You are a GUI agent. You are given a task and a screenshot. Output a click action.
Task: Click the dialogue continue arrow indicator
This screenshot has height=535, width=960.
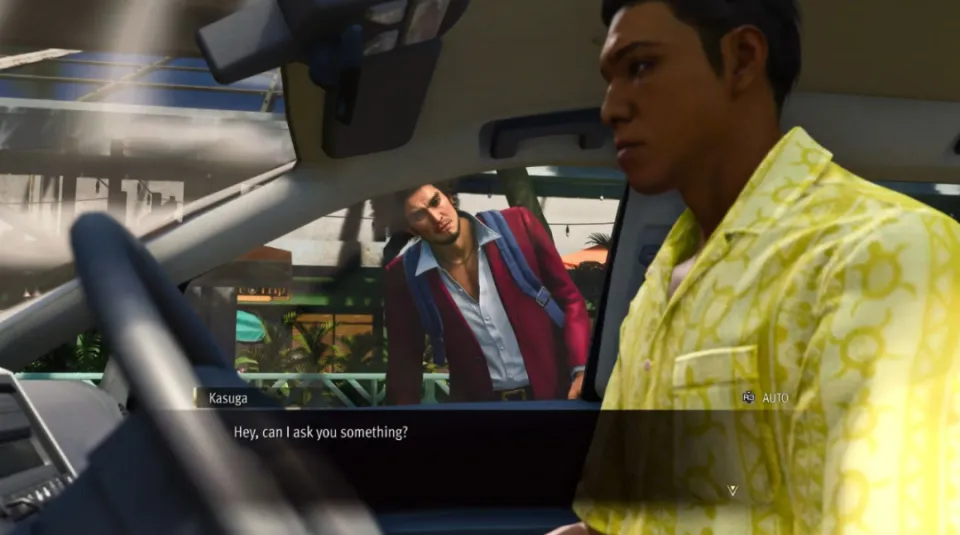pyautogui.click(x=732, y=490)
